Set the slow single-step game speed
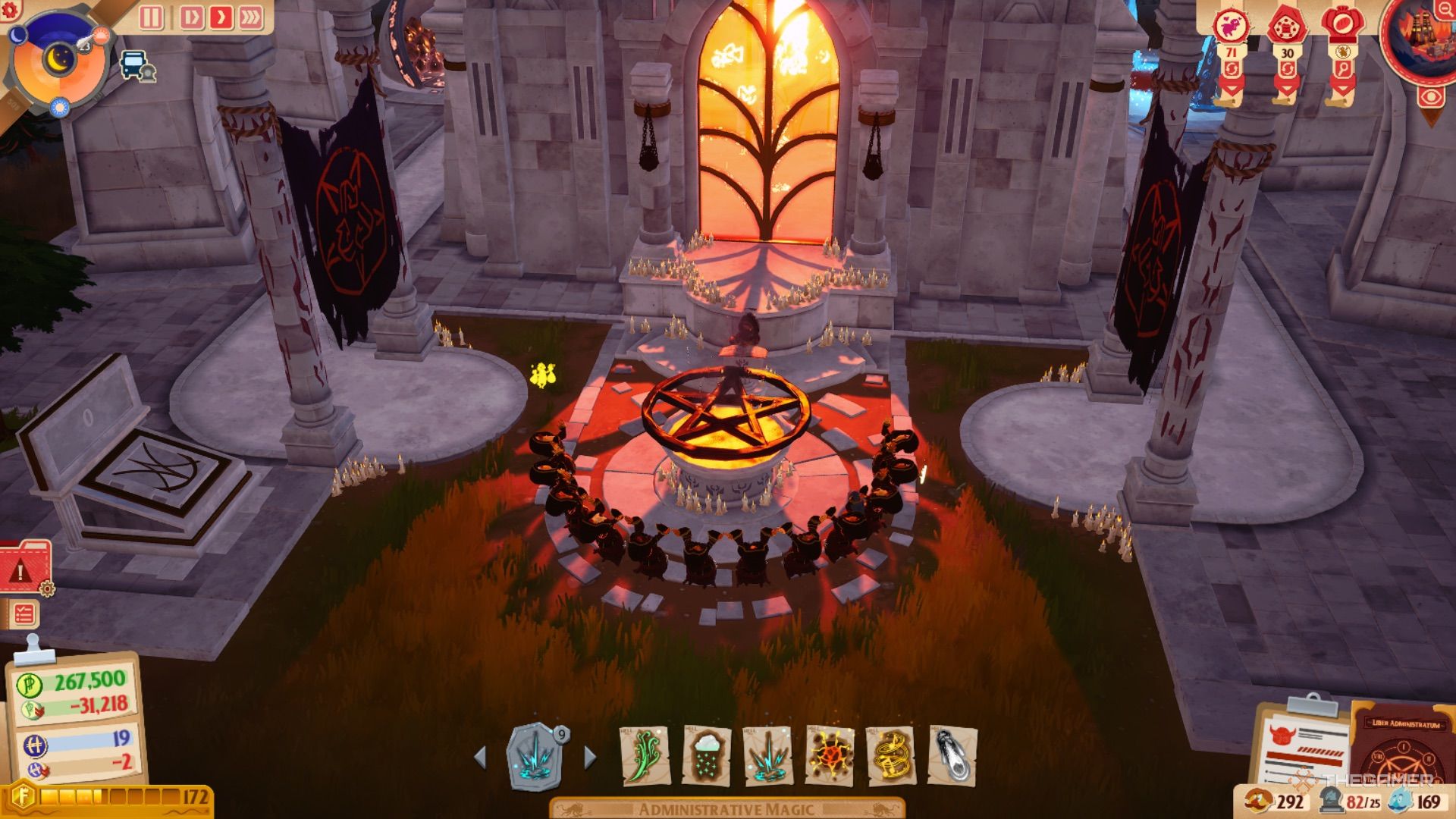 191,17
